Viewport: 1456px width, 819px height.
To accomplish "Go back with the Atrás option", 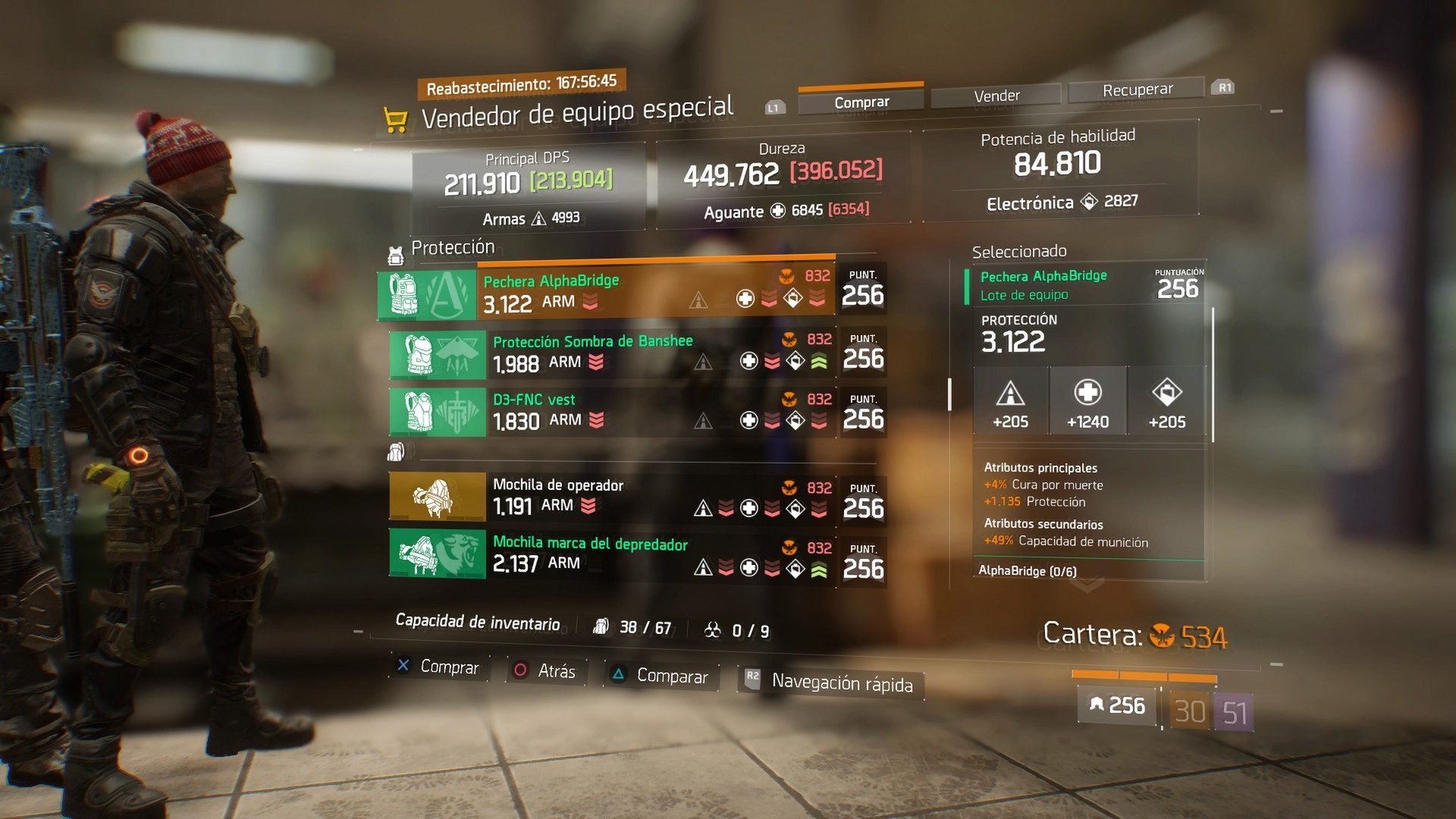I will click(x=545, y=671).
